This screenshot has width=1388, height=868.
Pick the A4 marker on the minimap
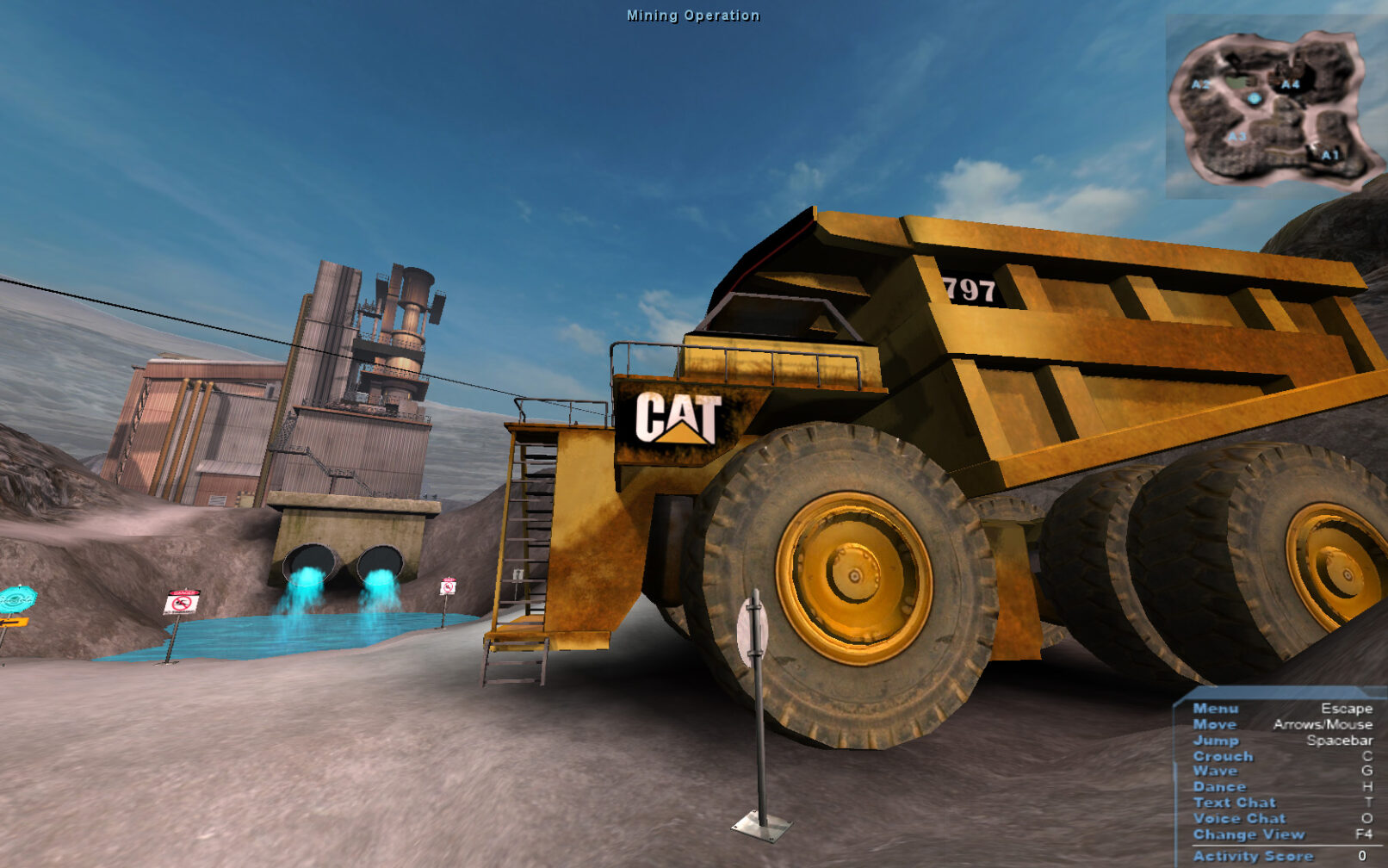pos(1289,84)
